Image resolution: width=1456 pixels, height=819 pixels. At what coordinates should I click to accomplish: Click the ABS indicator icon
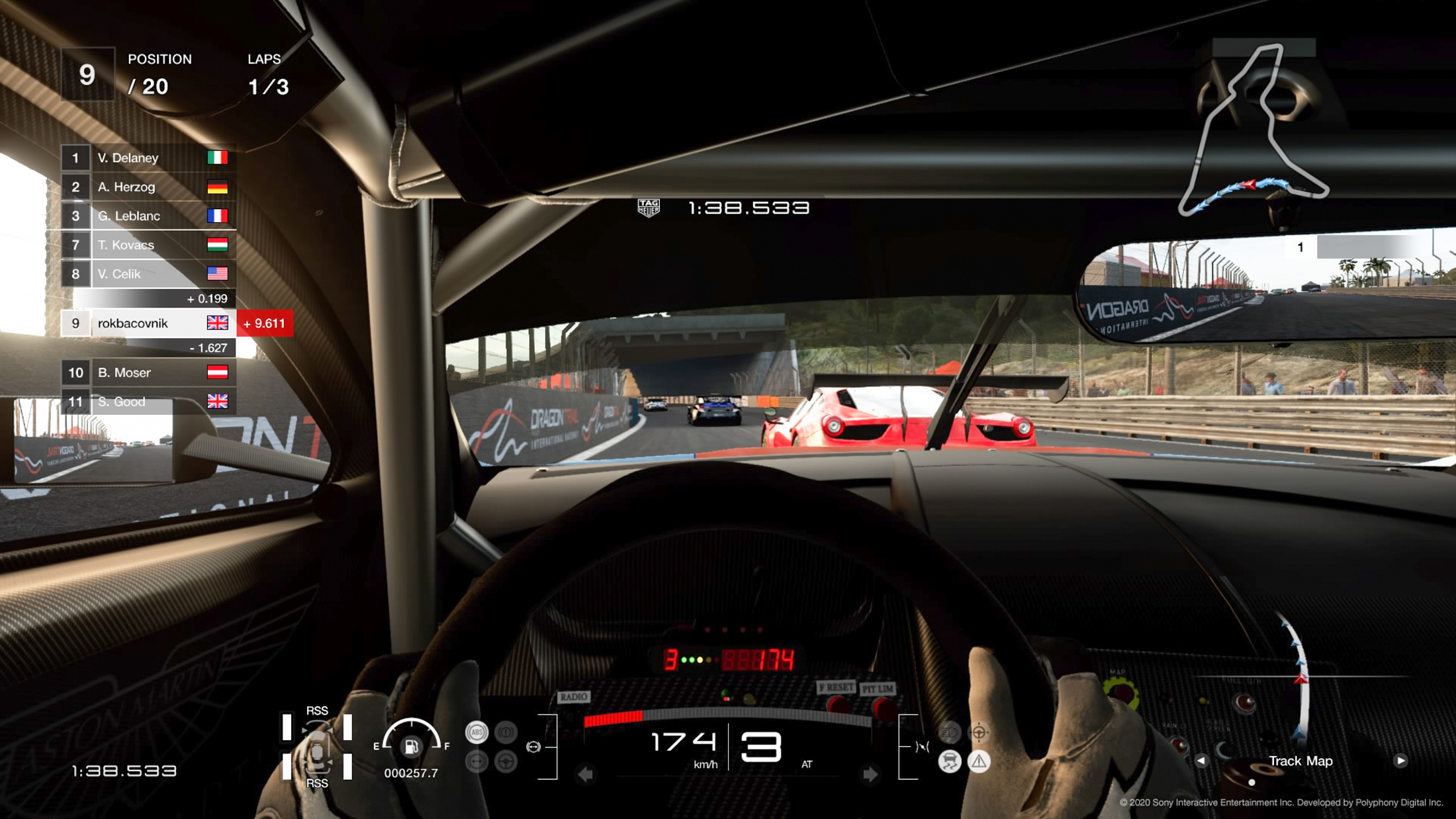[477, 732]
